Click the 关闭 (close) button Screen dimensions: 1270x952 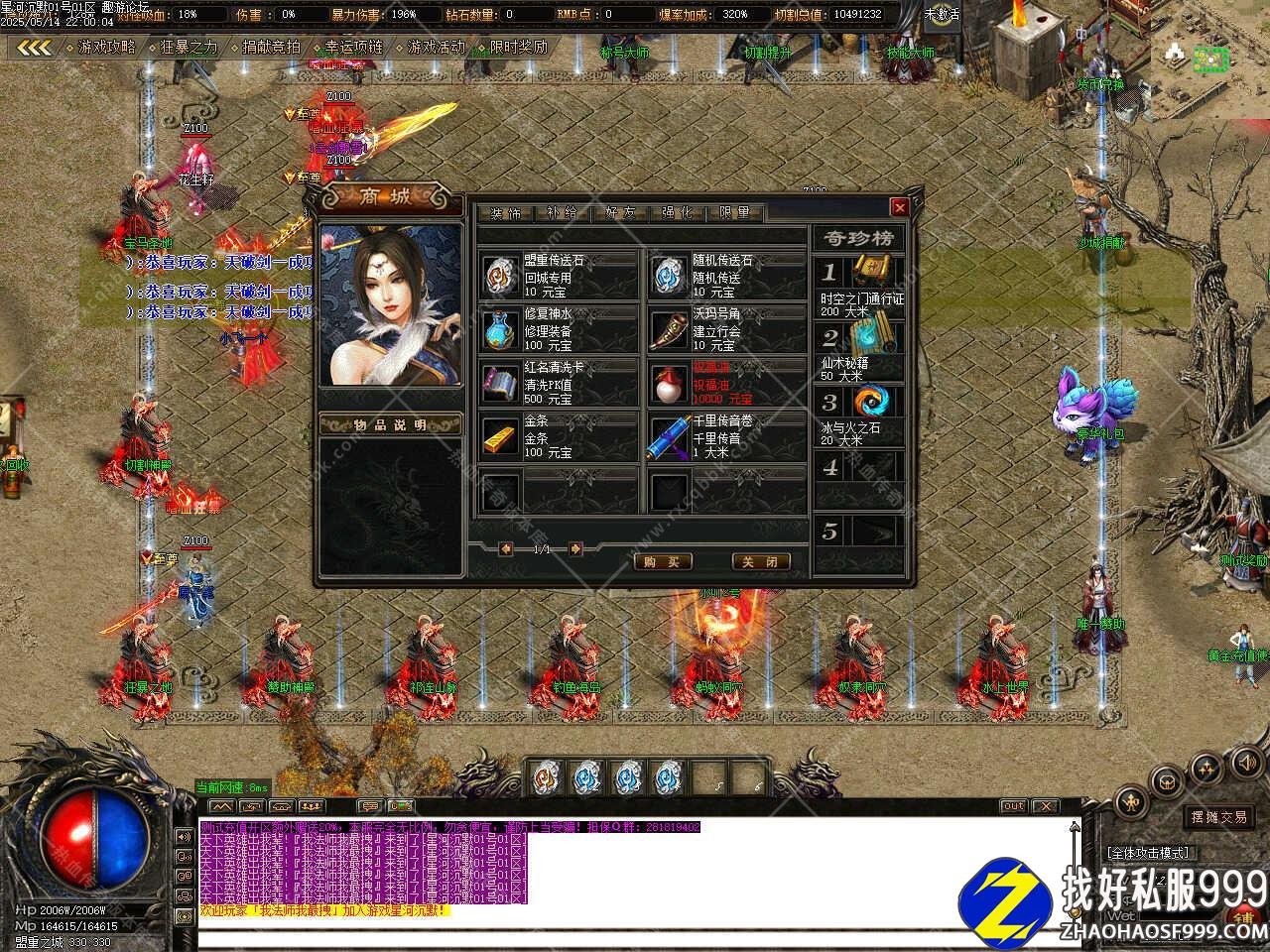[761, 561]
